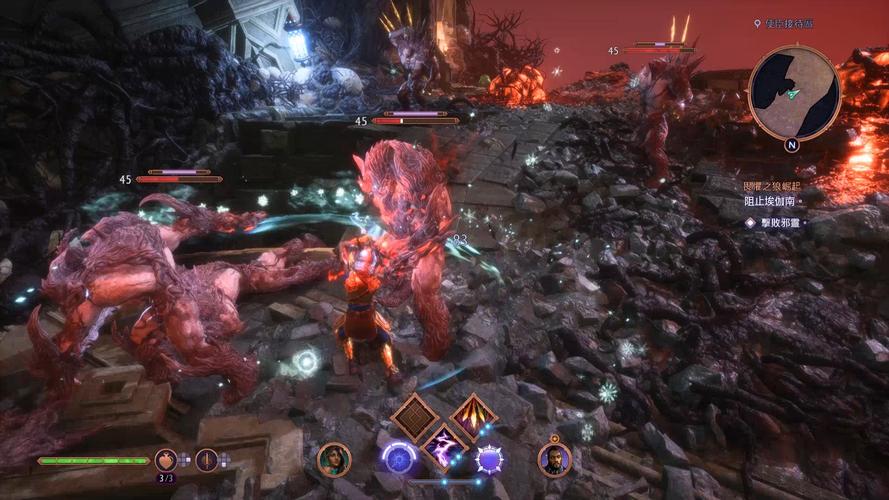Select the healing potion icon
The height and width of the screenshot is (500, 889).
pyautogui.click(x=166, y=460)
